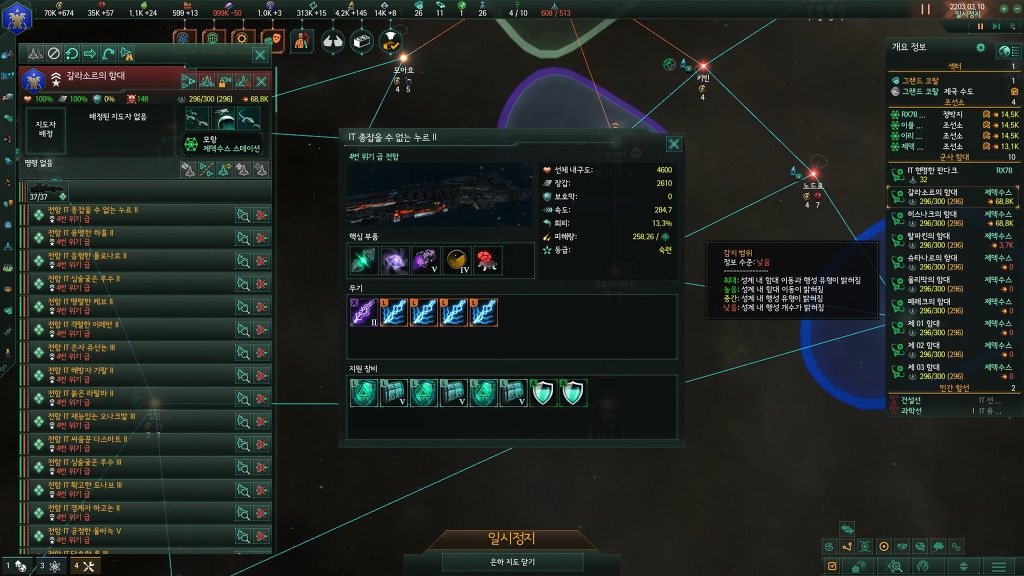Click the 은하 지도 닫기 button
This screenshot has width=1024, height=576.
(511, 562)
